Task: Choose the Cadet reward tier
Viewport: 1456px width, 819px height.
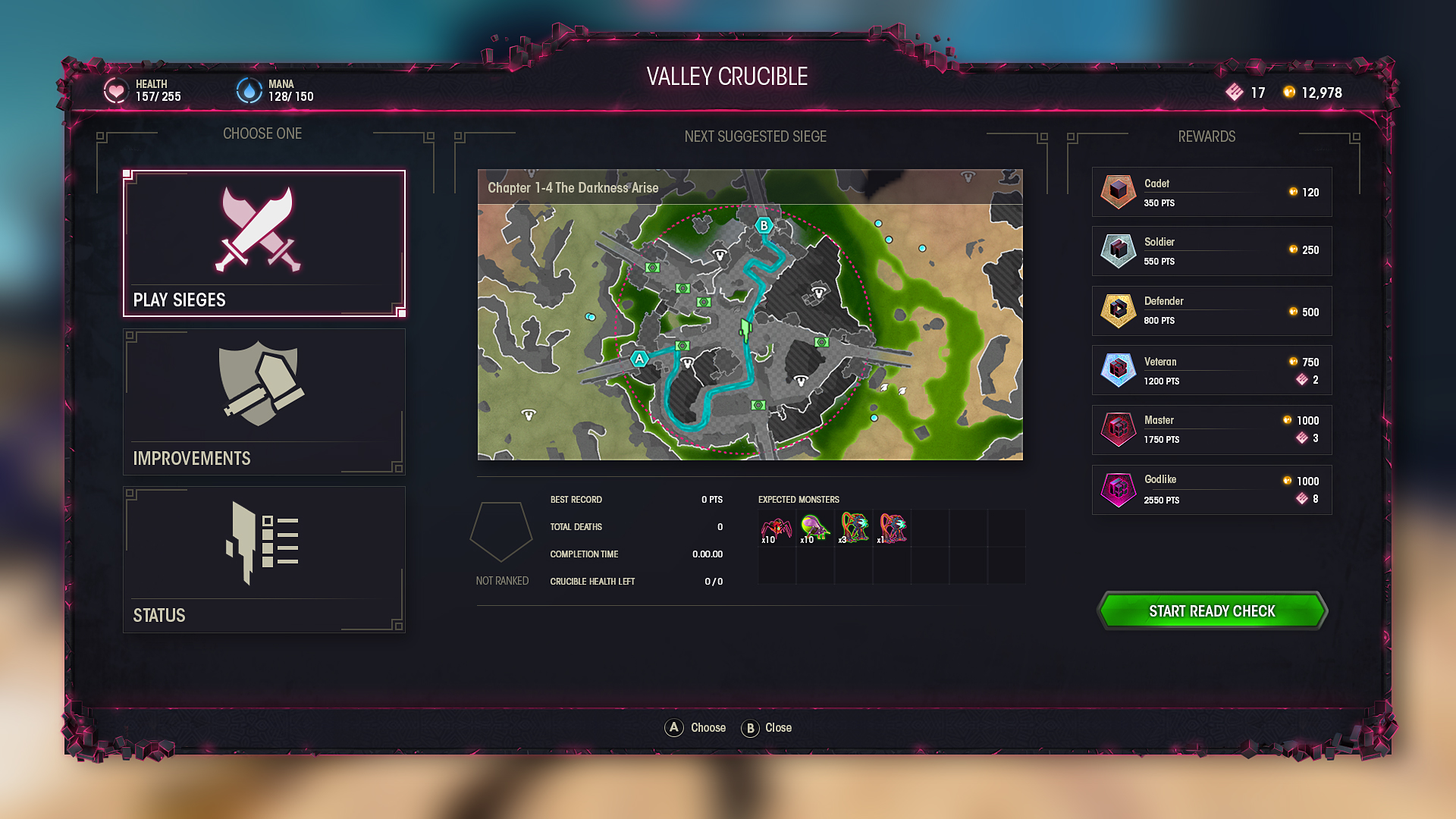Action: click(1211, 193)
